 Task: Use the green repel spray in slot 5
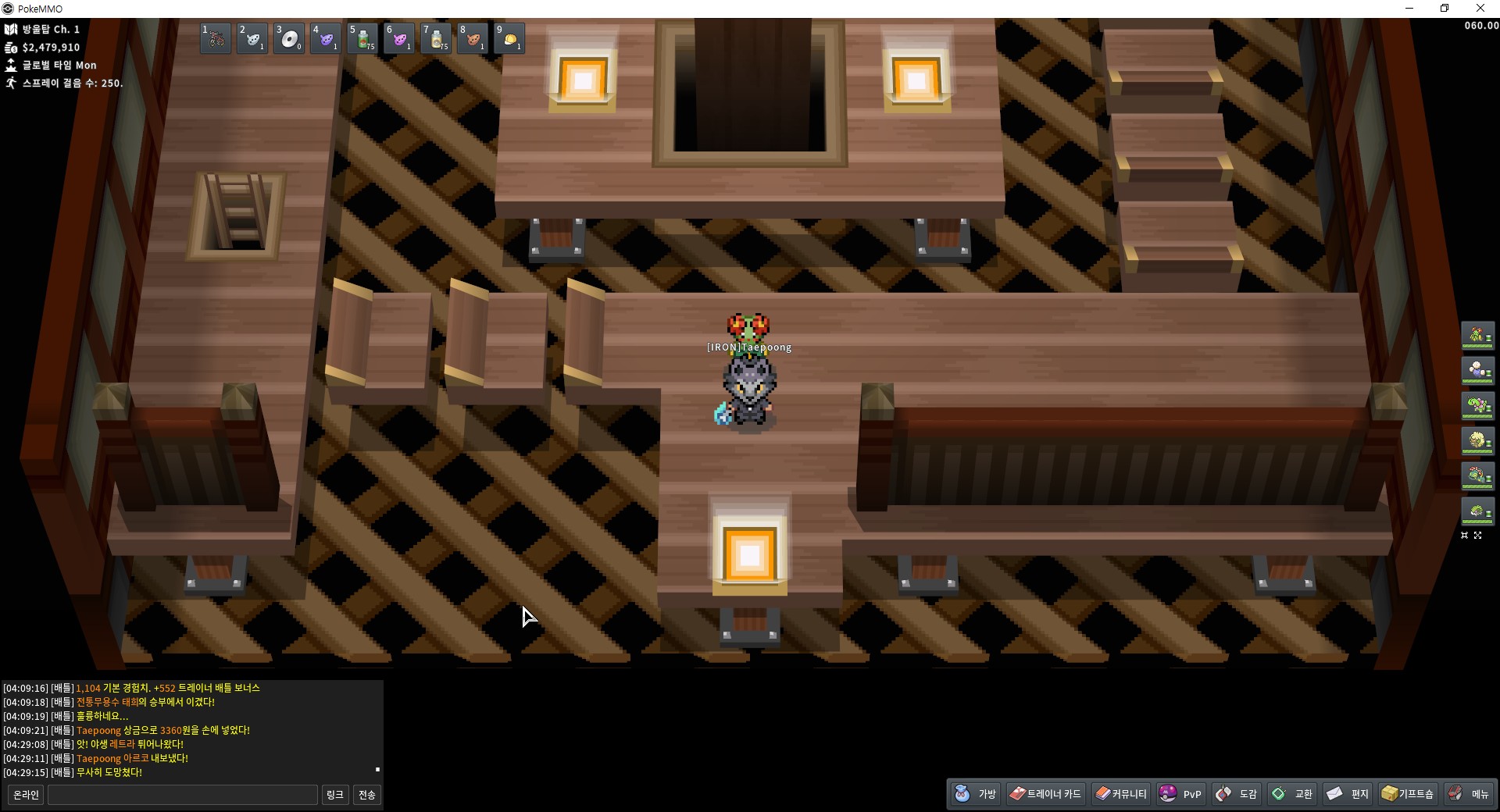coord(362,38)
